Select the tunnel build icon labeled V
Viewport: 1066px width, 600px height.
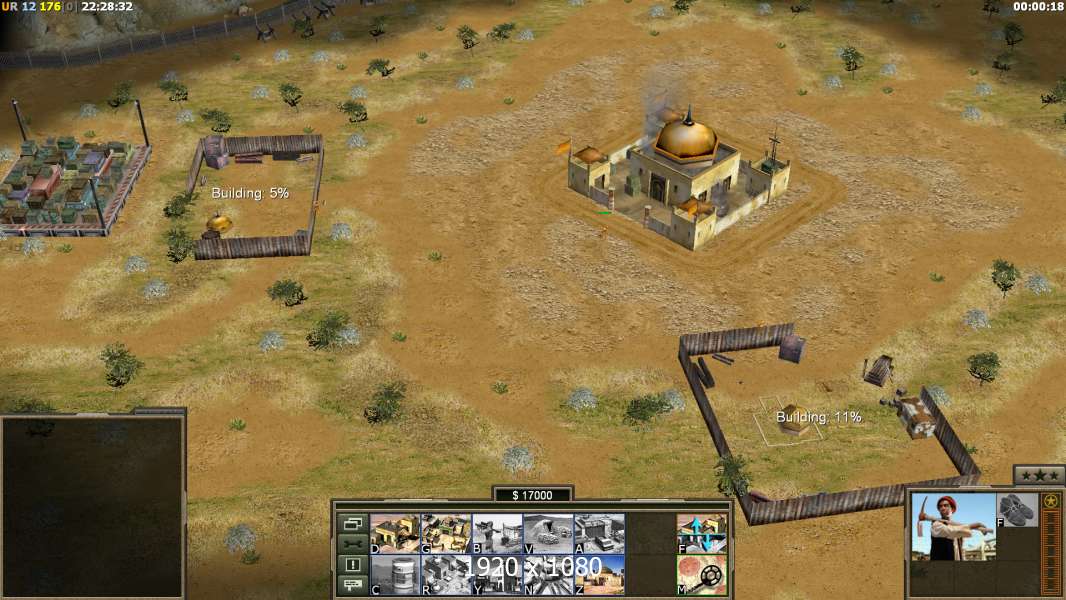pos(548,533)
